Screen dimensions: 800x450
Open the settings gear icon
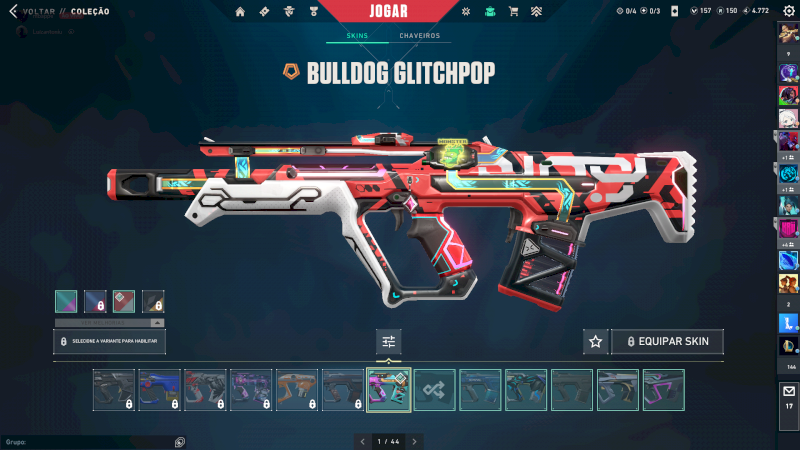click(x=789, y=11)
